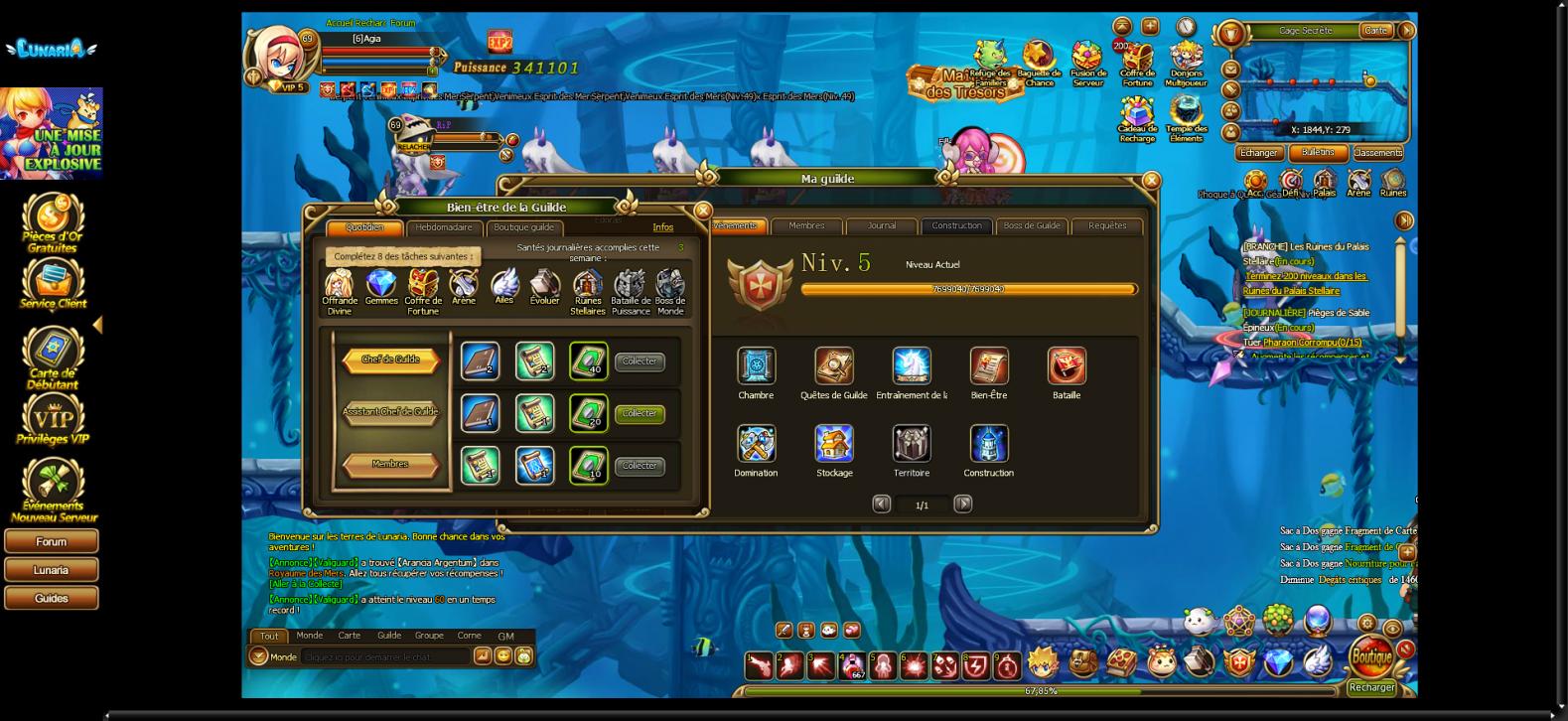Switch to the Boss de Guilde tab
This screenshot has height=721, width=1568.
click(x=1032, y=225)
